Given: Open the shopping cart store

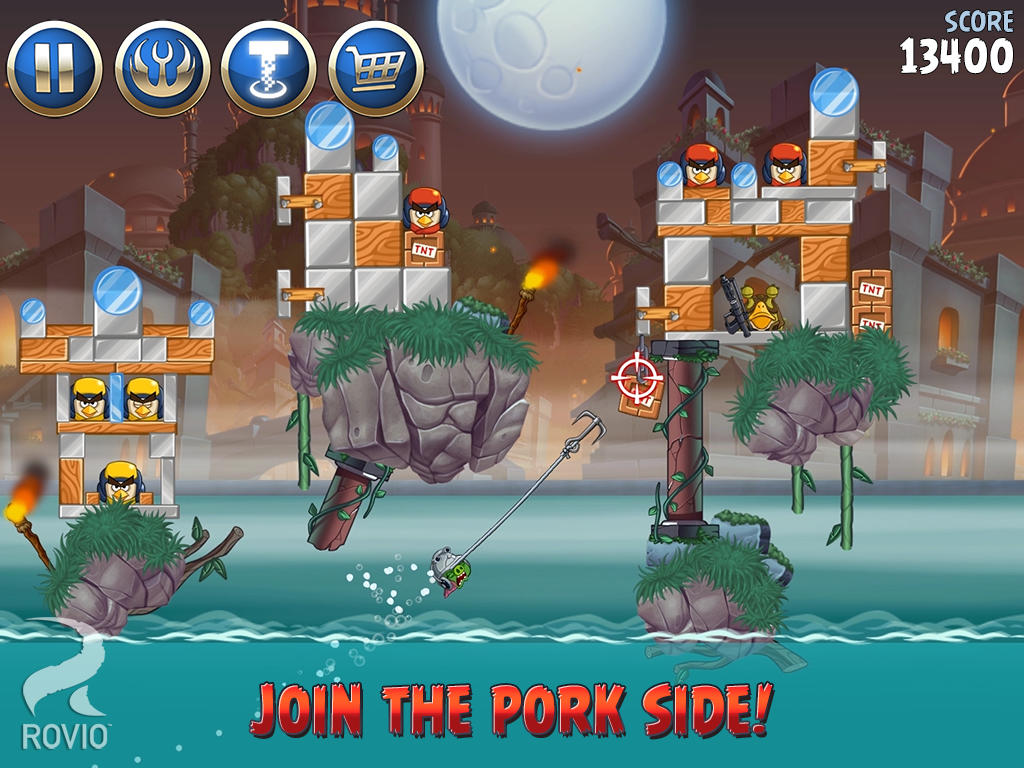Looking at the screenshot, I should click(376, 69).
